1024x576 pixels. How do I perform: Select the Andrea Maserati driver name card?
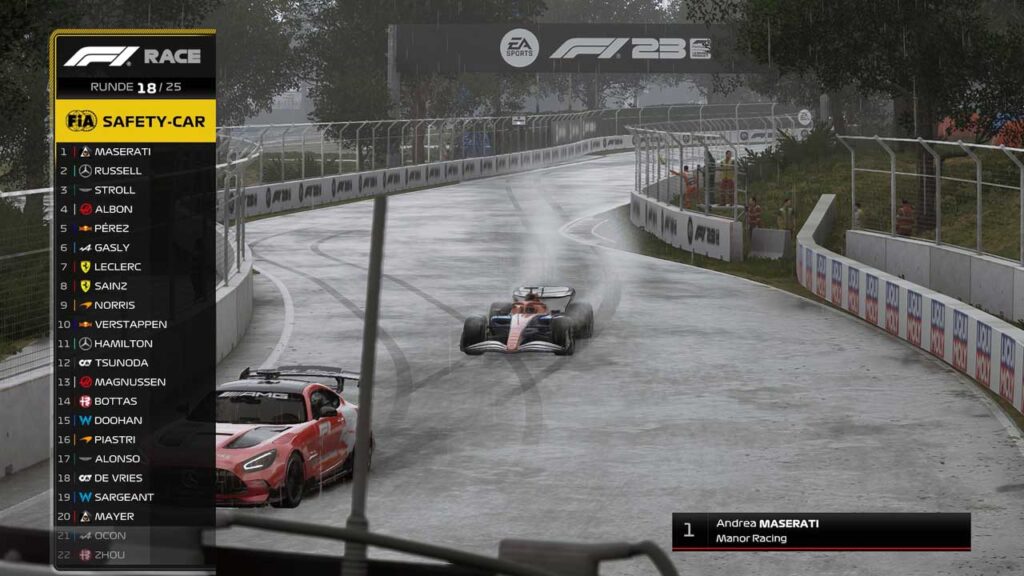point(820,531)
